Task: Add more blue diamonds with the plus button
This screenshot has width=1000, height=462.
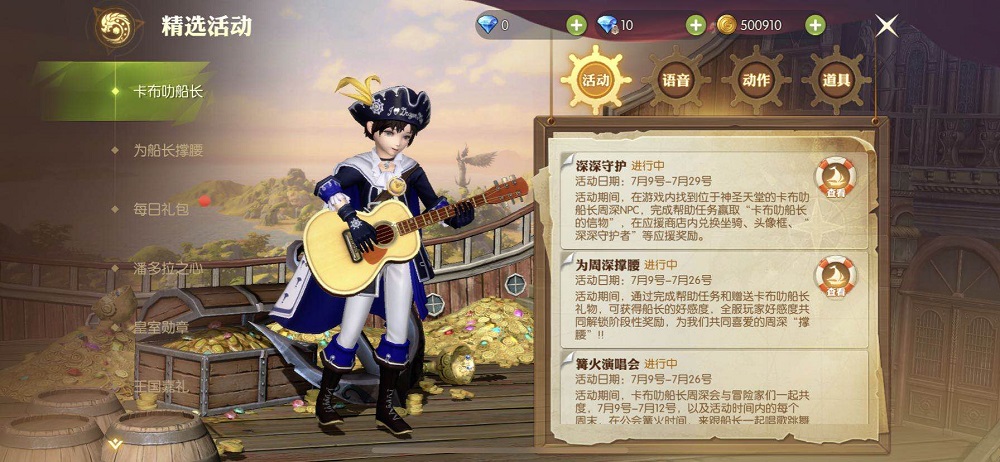Action: point(576,25)
